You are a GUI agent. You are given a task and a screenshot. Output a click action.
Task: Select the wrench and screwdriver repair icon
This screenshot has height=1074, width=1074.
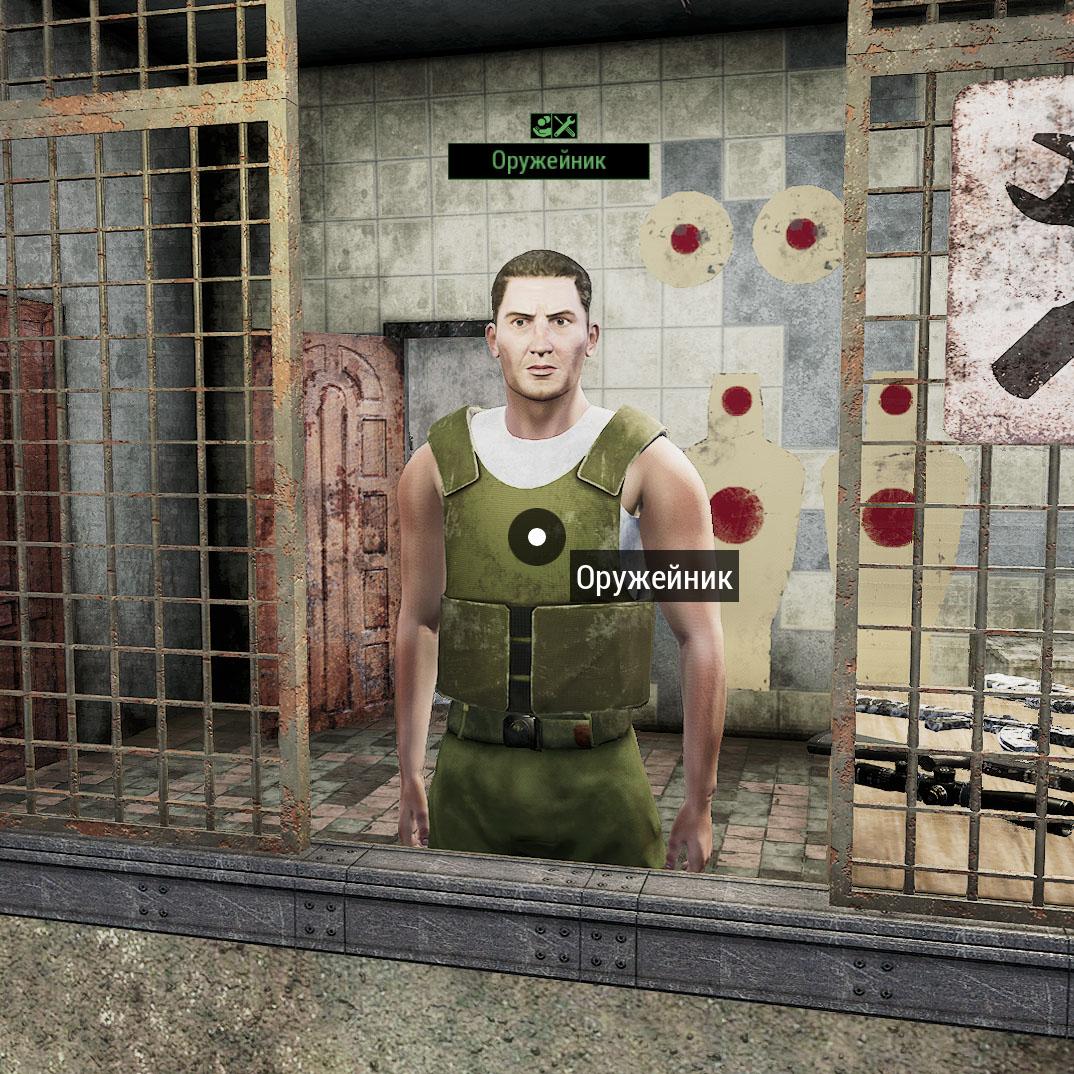[565, 126]
